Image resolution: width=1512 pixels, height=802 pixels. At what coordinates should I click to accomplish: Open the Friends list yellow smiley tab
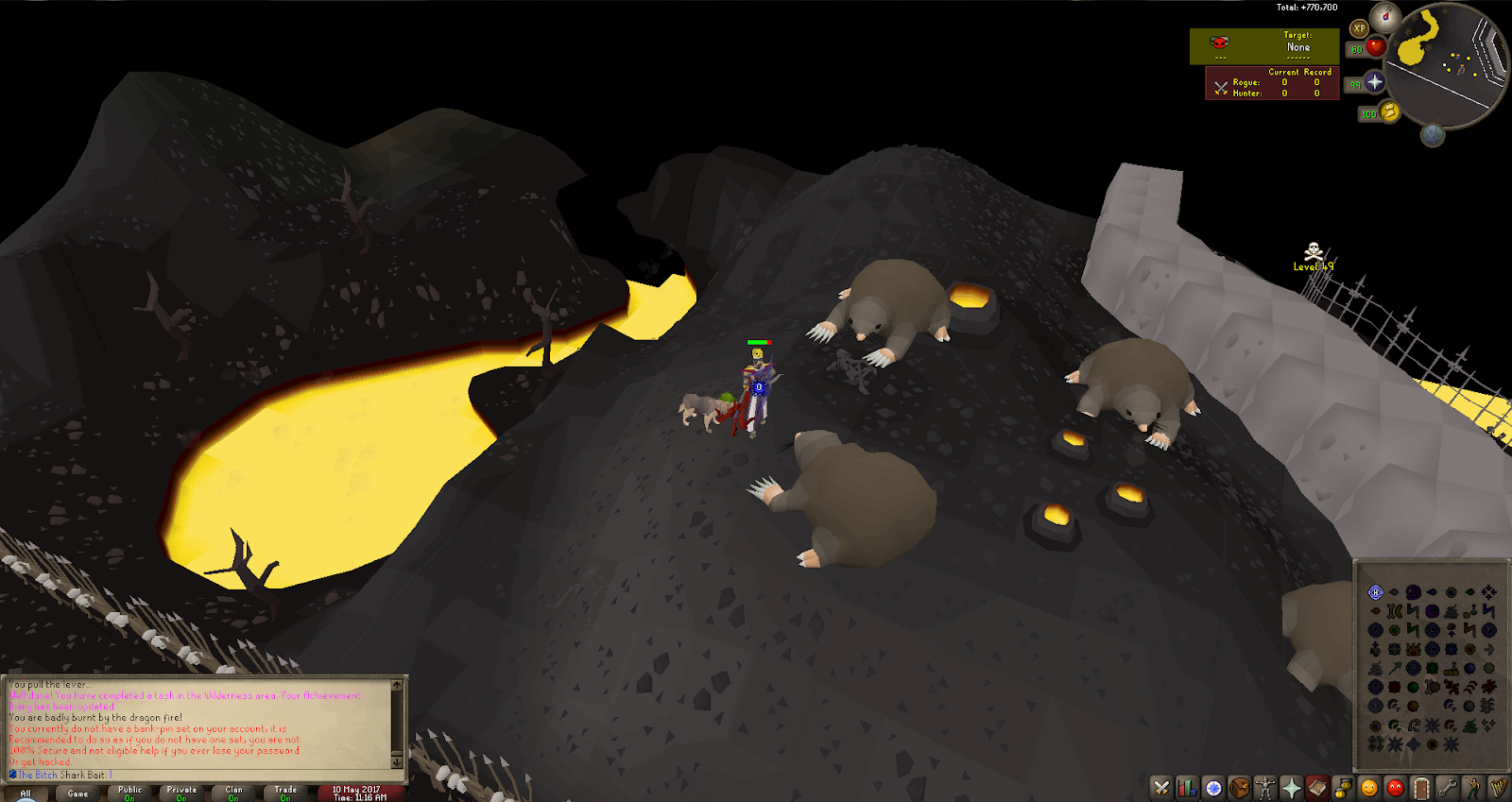(x=1369, y=788)
